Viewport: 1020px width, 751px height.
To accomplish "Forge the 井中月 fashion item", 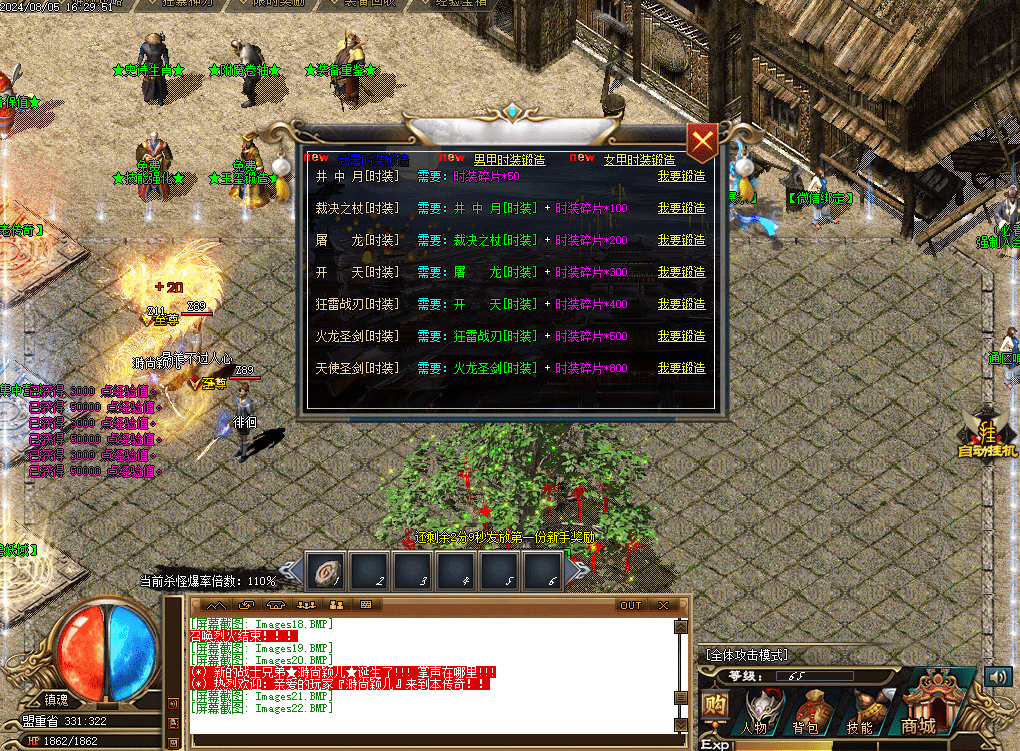I will point(681,176).
